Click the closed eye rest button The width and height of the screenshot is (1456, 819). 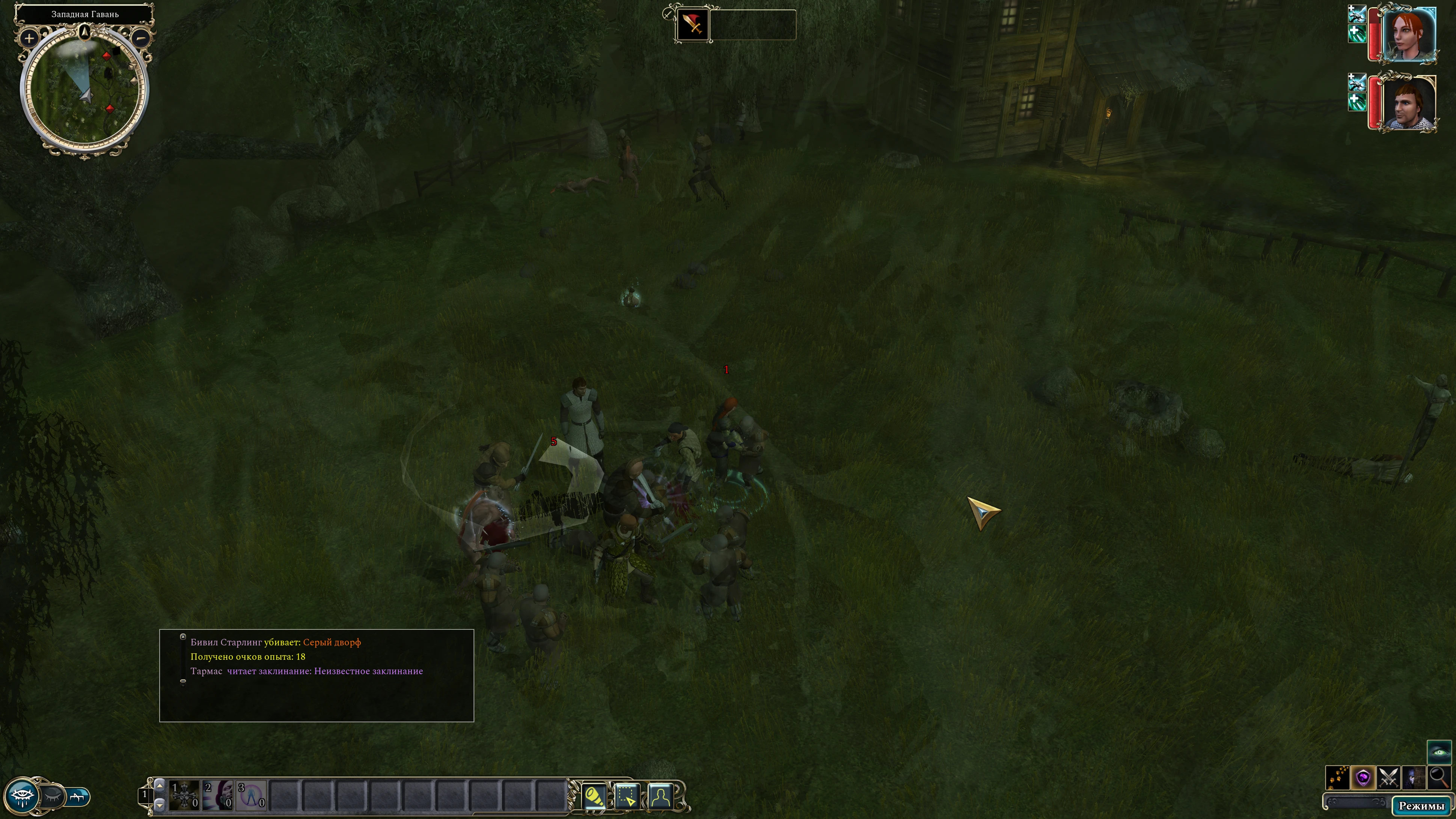coord(53,796)
